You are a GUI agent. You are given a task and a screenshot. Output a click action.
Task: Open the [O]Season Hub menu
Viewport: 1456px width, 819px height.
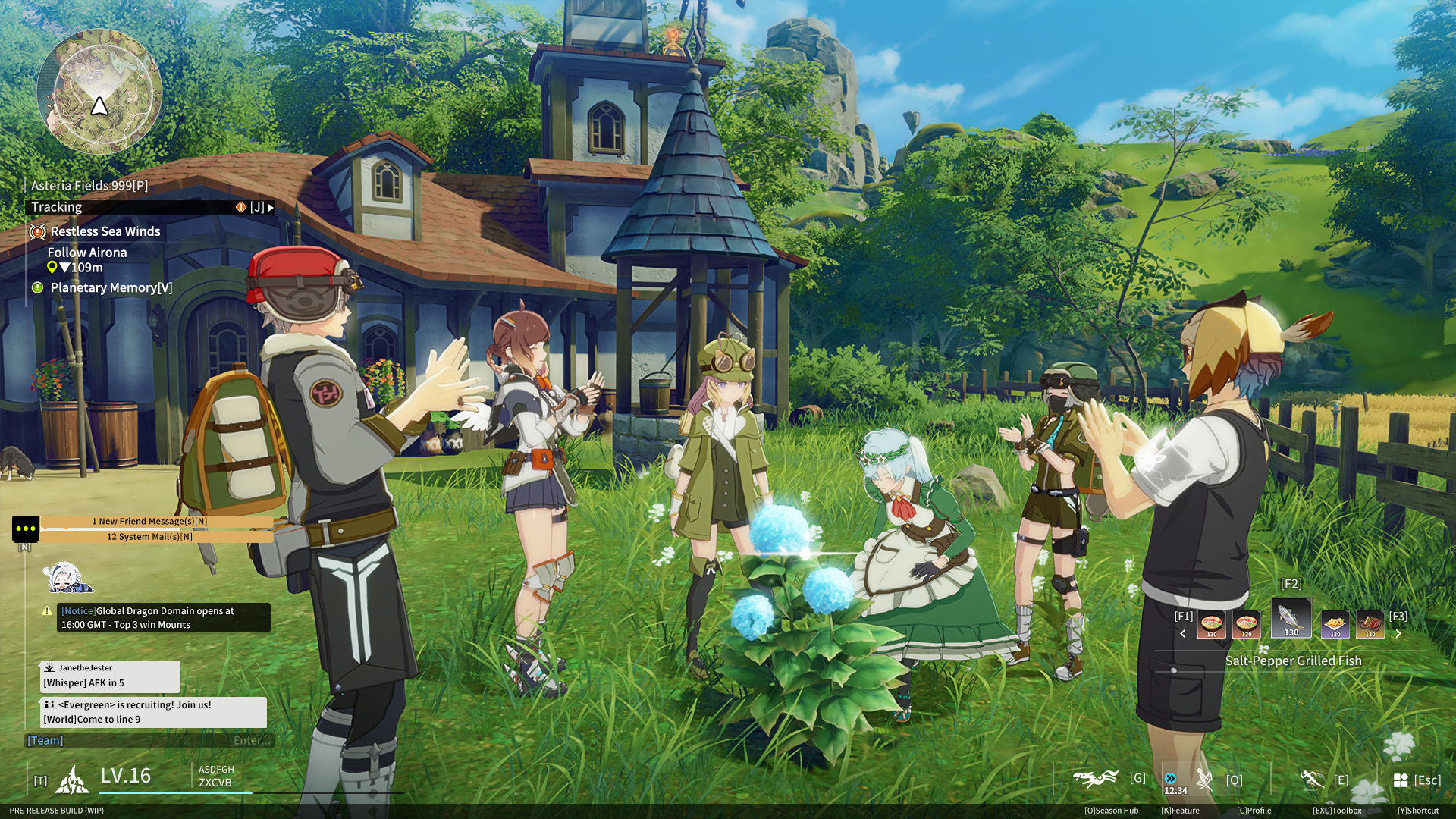pos(1113,810)
